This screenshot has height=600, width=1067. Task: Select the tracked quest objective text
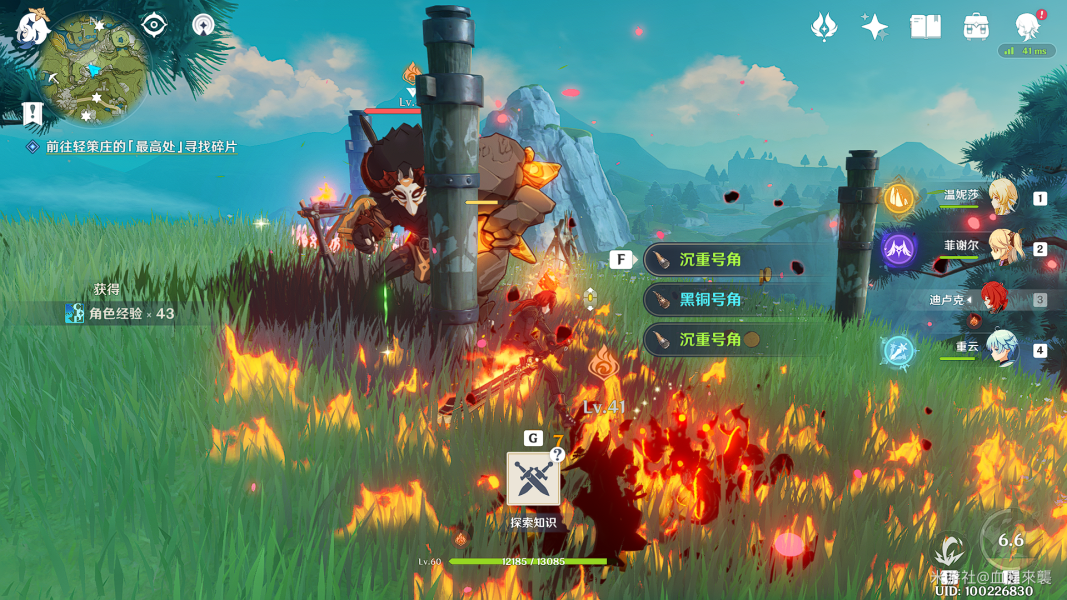click(141, 146)
